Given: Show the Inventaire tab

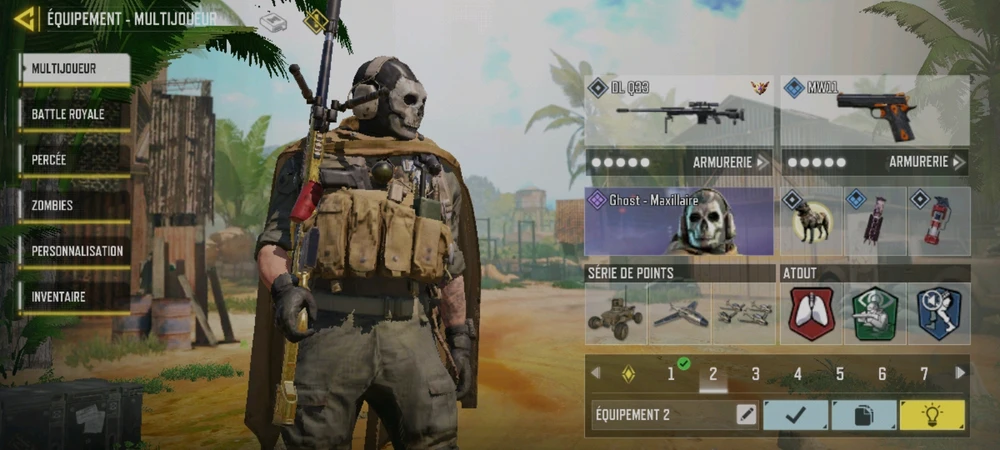Looking at the screenshot, I should [74, 297].
